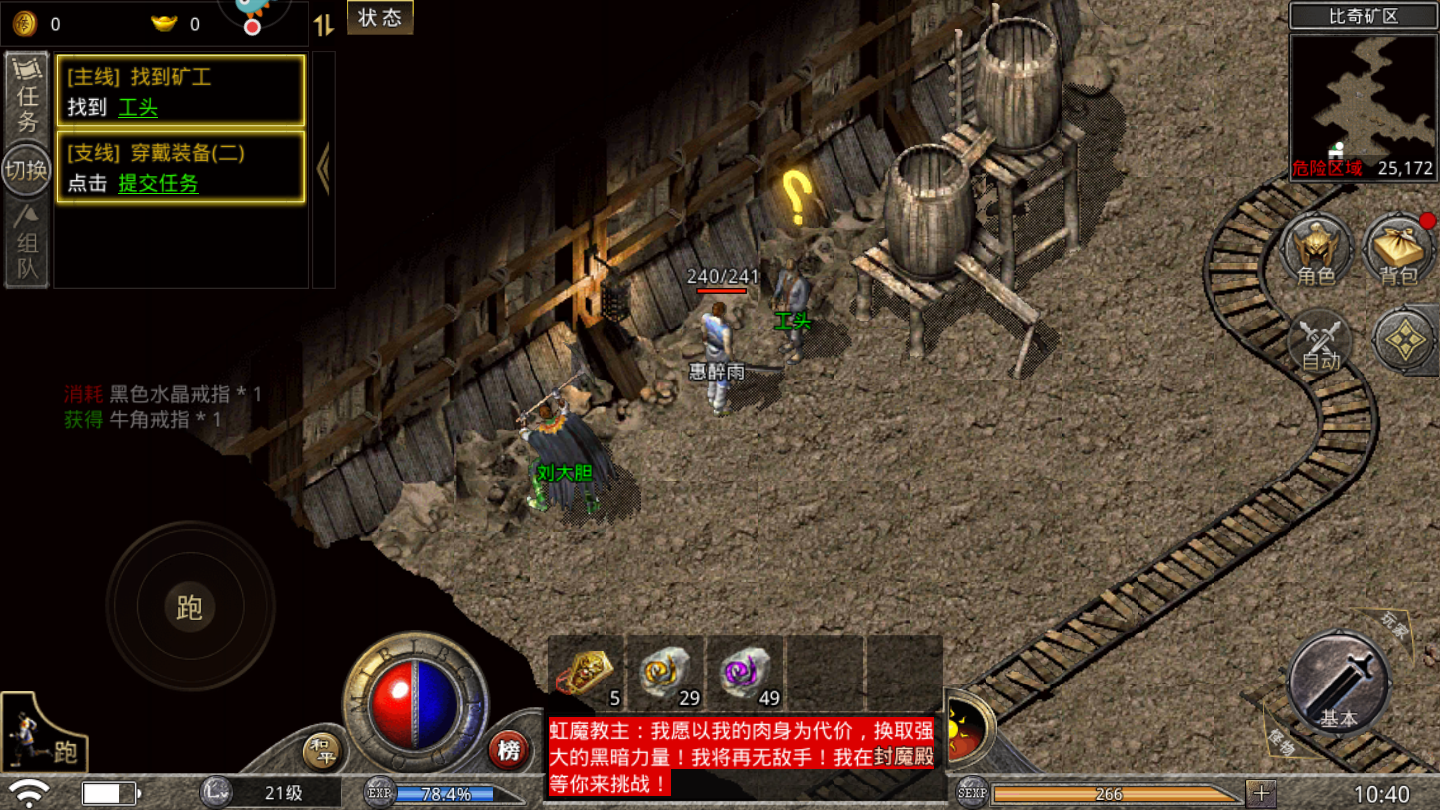Screen dimensions: 1440x810
Task: Click the 提交任务 submit quest link
Action: pyautogui.click(x=158, y=183)
